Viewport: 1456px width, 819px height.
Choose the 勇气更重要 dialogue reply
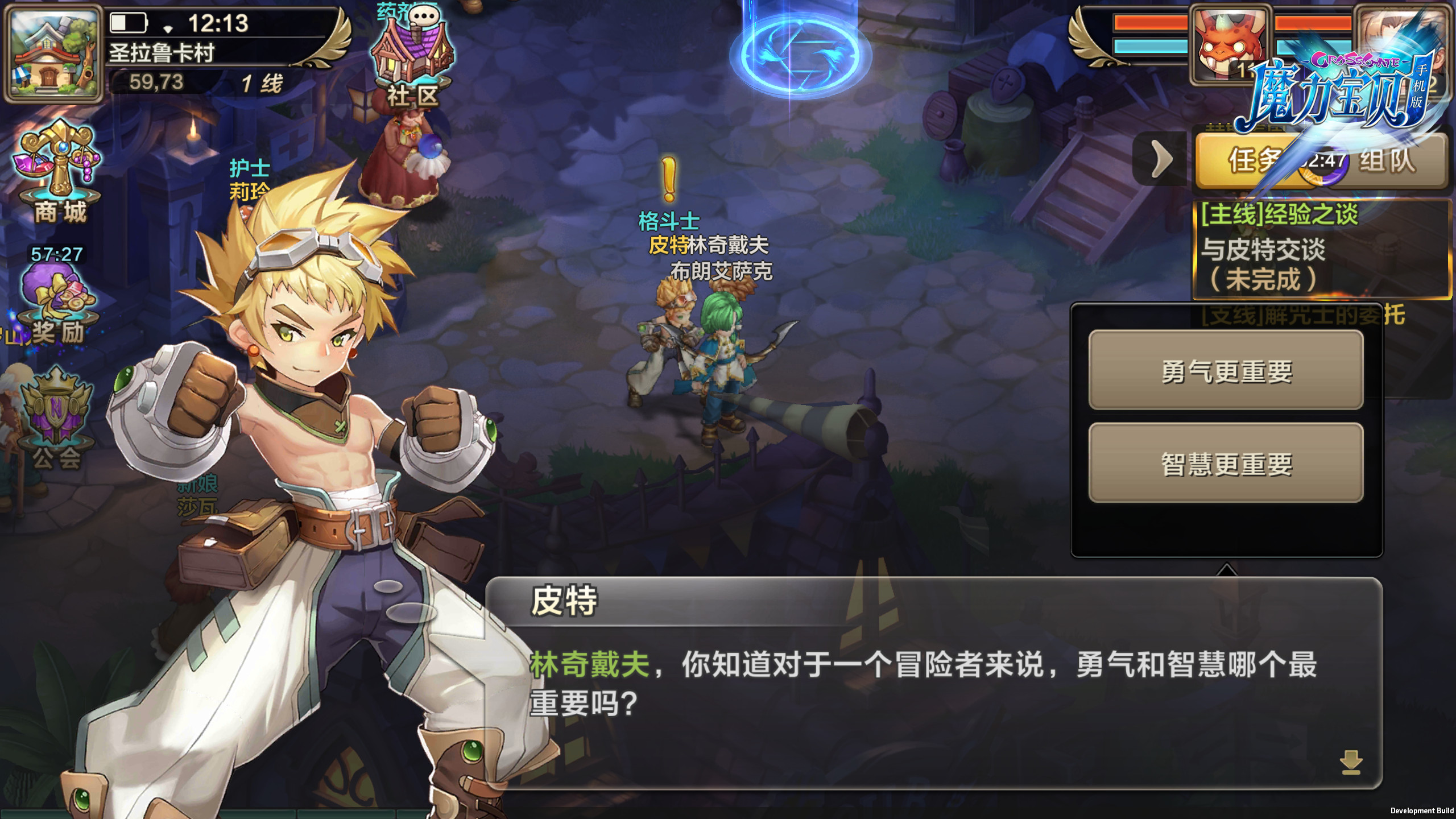[1226, 370]
